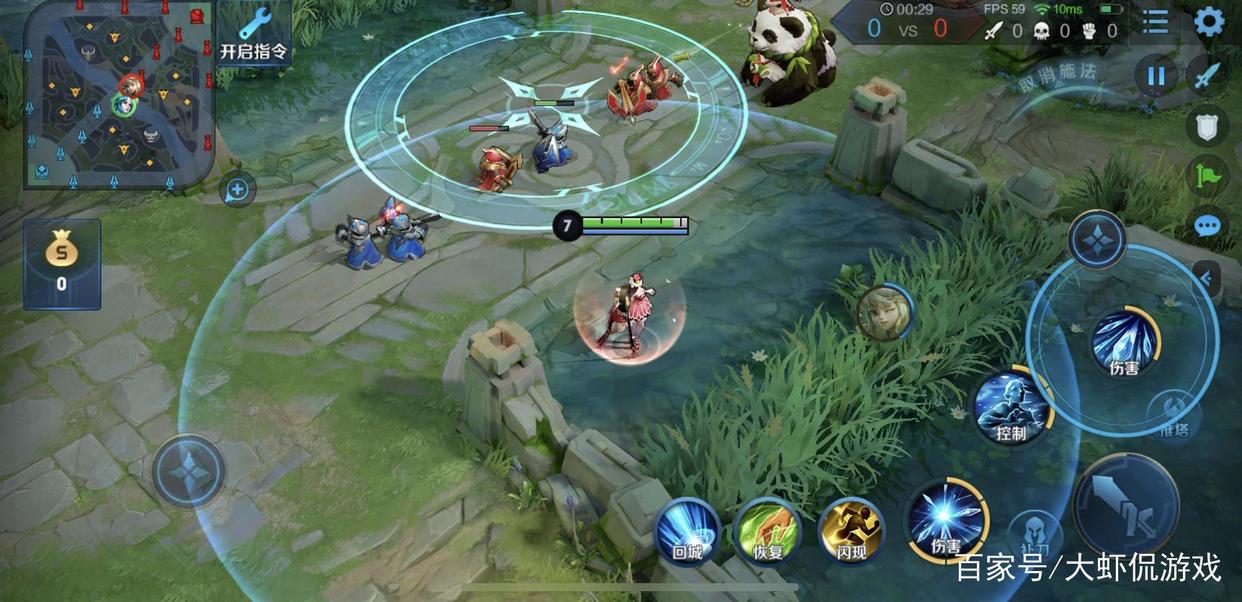Screen dimensions: 1242x602
Task: Select the green flag signal button
Action: point(1207,175)
